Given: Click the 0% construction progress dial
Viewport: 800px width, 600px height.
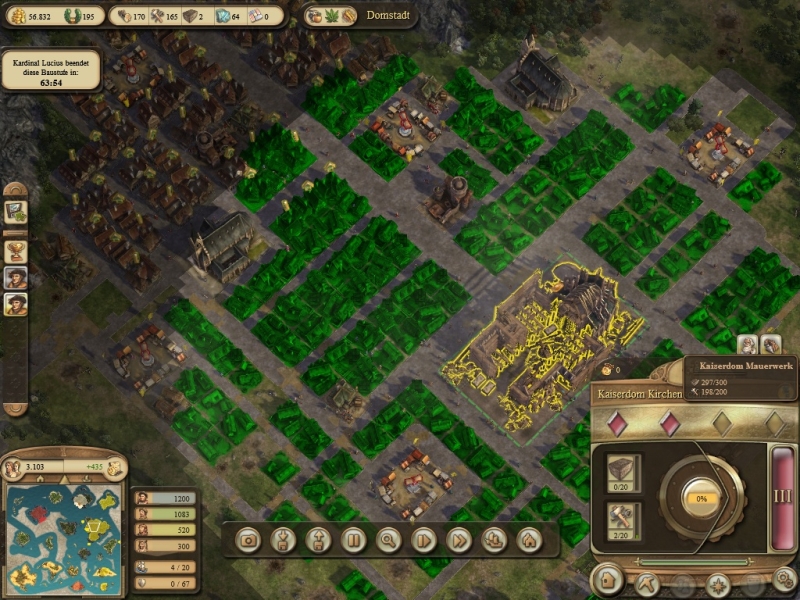Looking at the screenshot, I should coord(701,497).
